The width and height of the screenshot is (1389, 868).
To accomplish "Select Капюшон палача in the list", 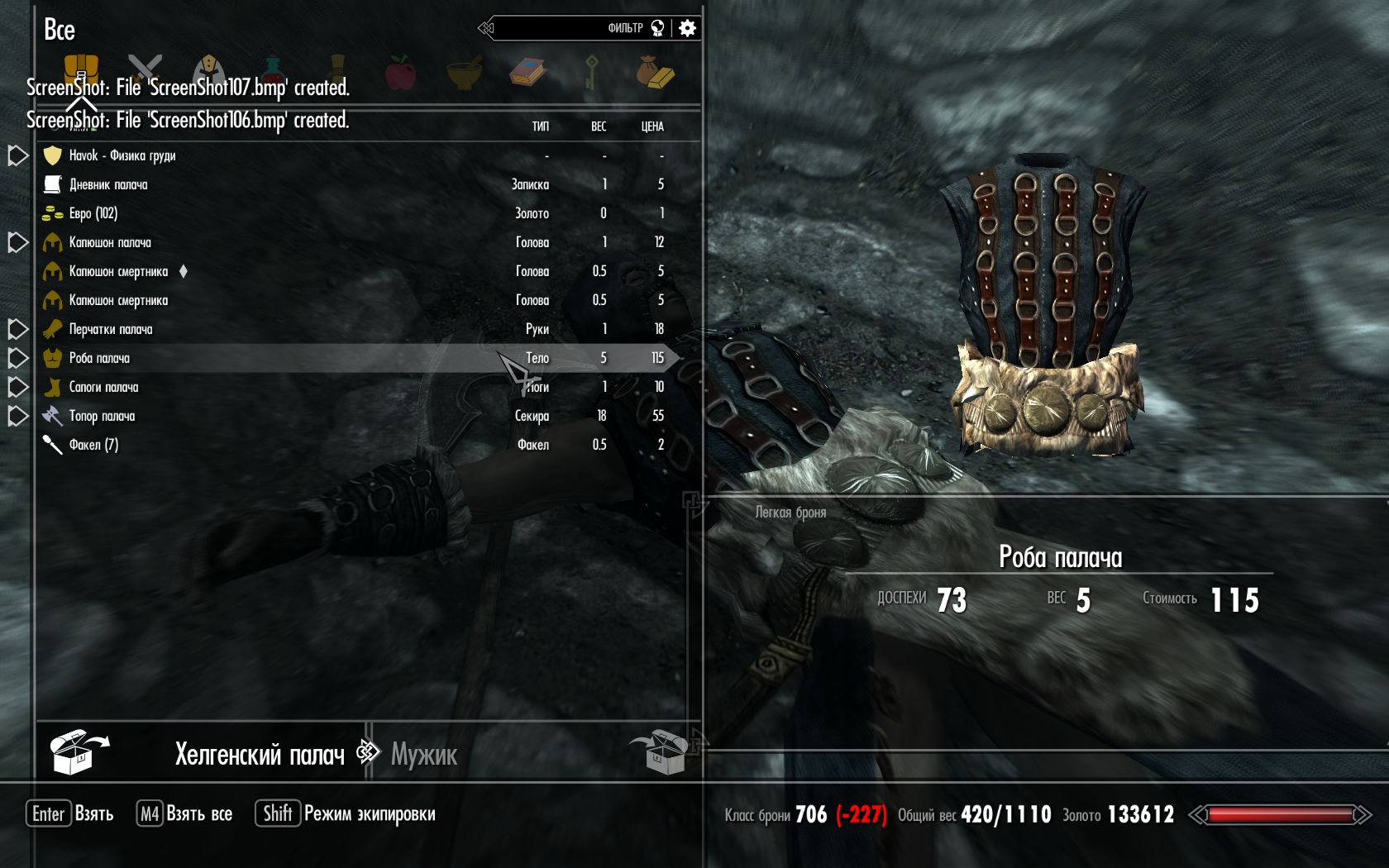I will coord(109,242).
